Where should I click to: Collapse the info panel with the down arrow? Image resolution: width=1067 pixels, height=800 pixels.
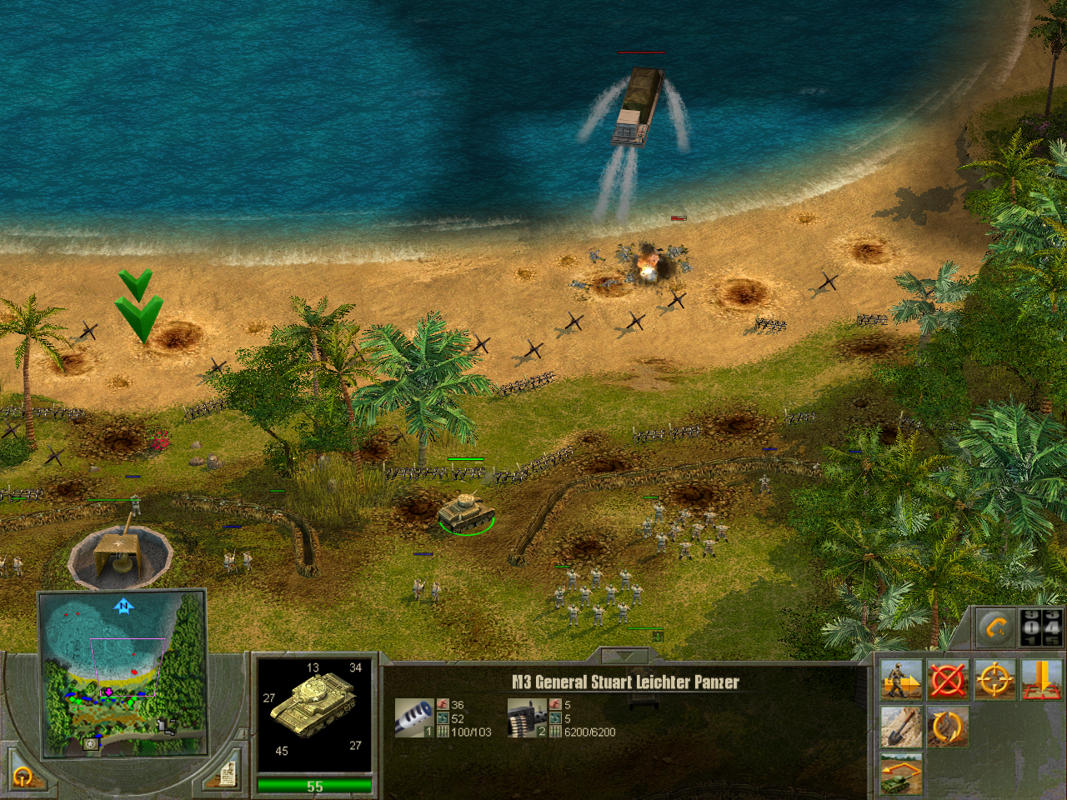click(624, 656)
